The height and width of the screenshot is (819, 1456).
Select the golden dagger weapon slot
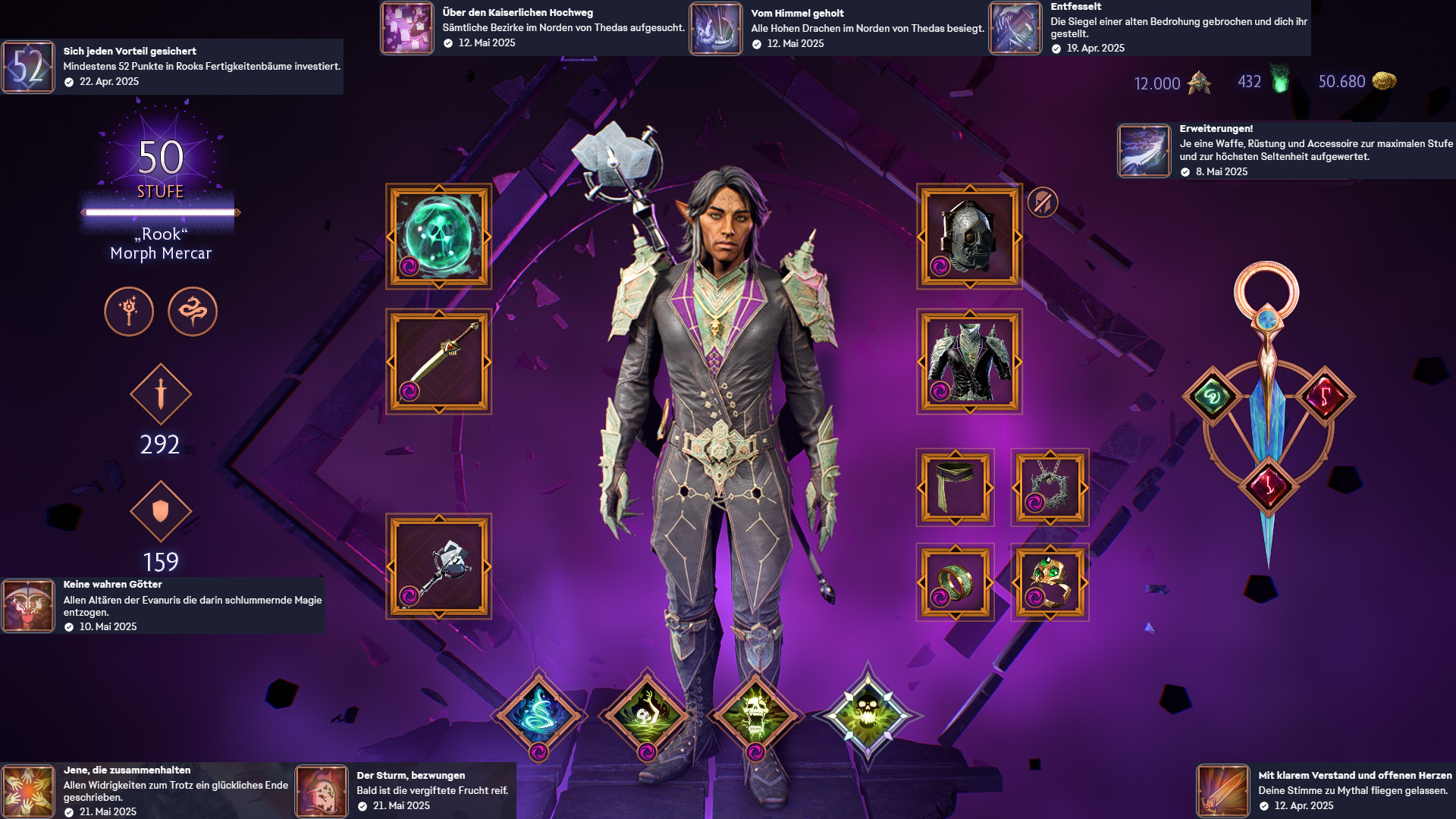pyautogui.click(x=438, y=361)
